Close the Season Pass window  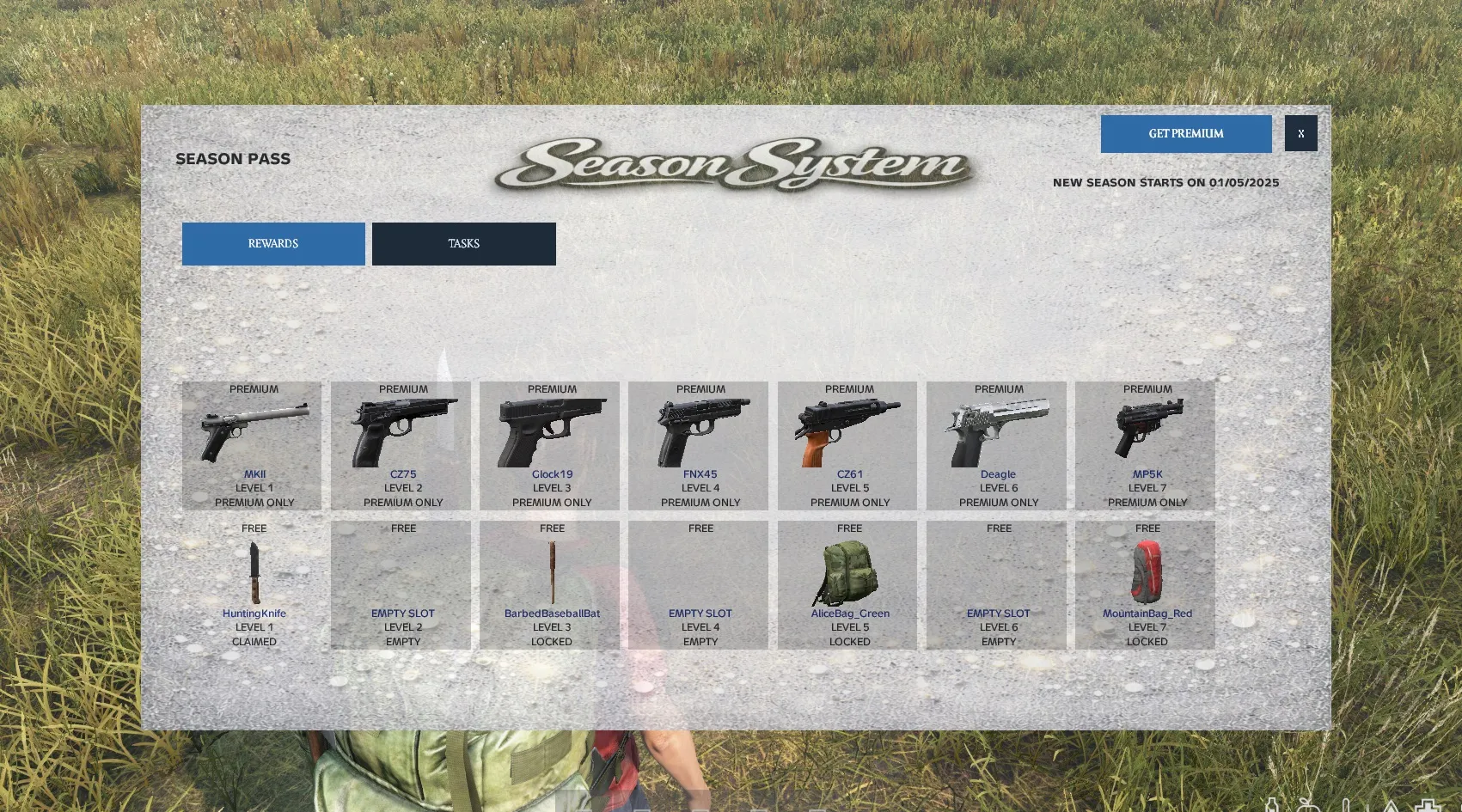(1300, 134)
